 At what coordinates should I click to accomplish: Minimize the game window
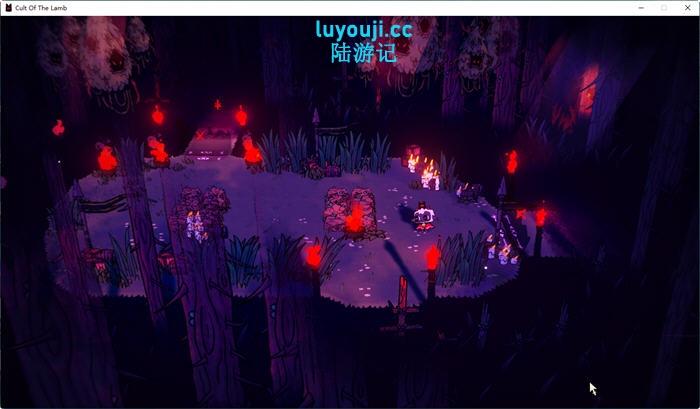coord(641,7)
